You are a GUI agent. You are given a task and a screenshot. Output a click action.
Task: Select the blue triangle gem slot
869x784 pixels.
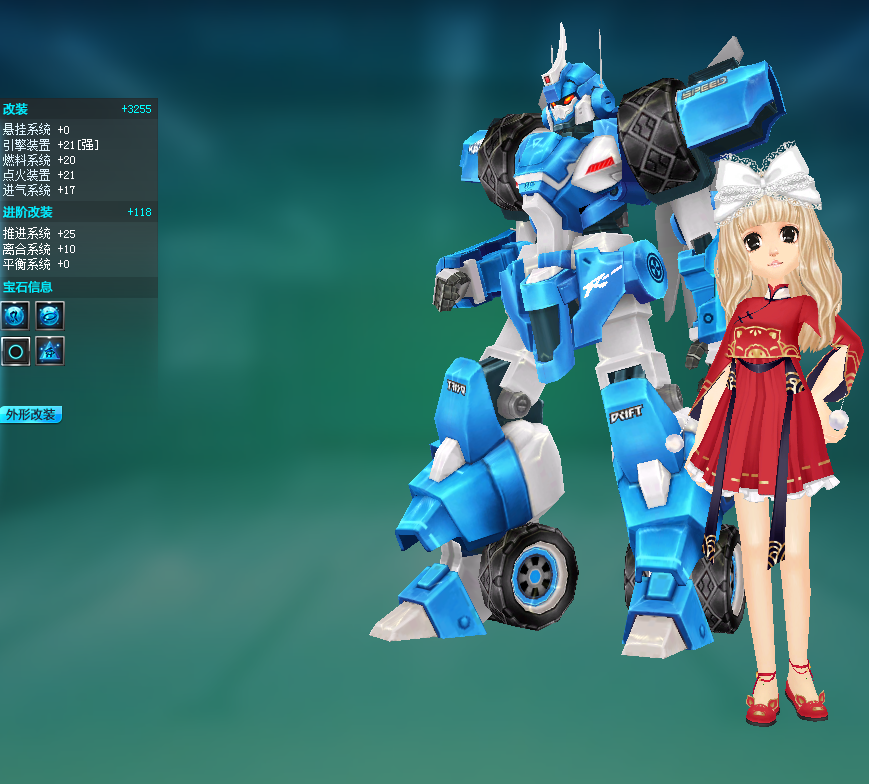(x=50, y=351)
